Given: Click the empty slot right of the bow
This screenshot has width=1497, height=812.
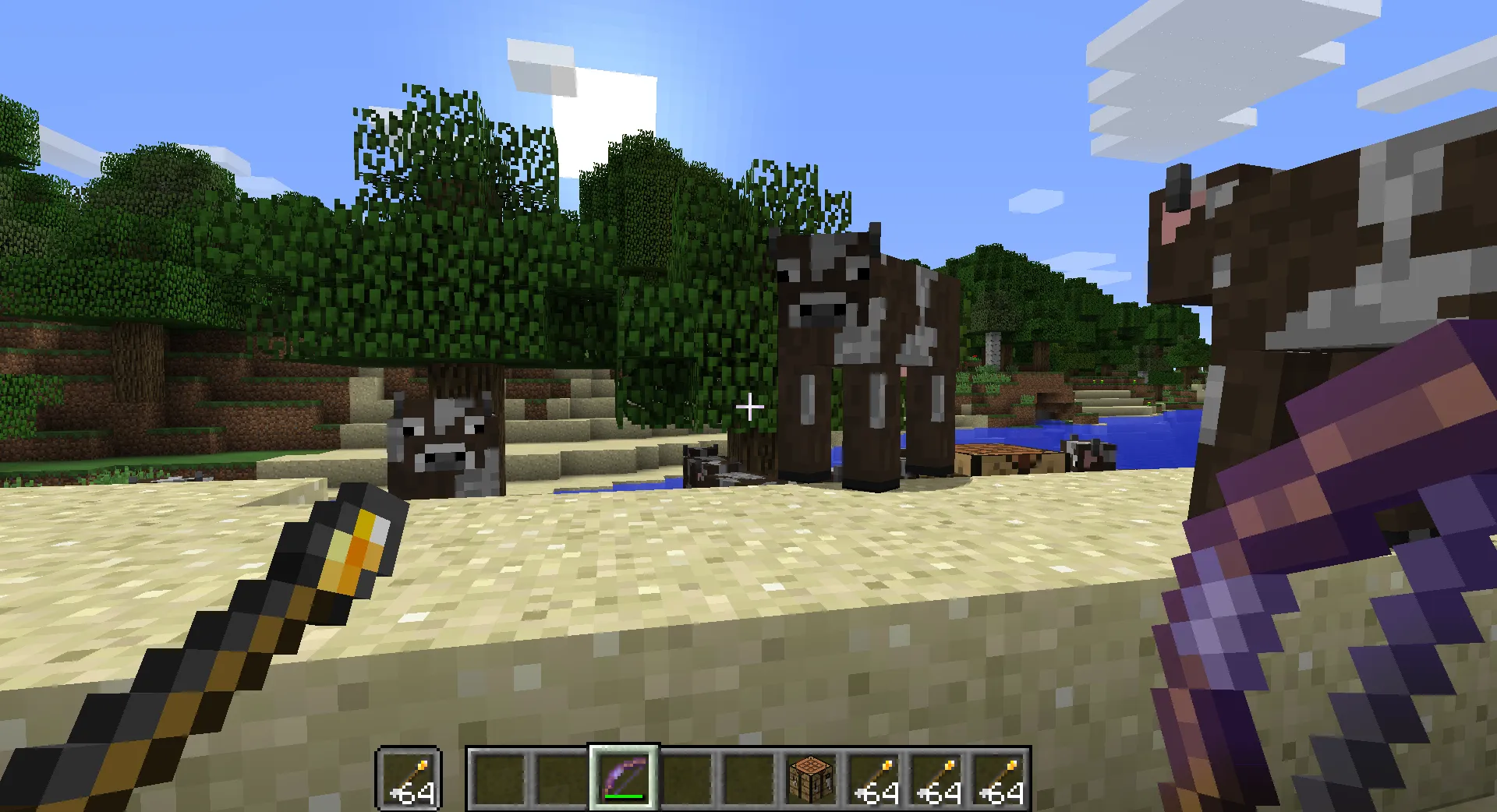Looking at the screenshot, I should point(686,778).
